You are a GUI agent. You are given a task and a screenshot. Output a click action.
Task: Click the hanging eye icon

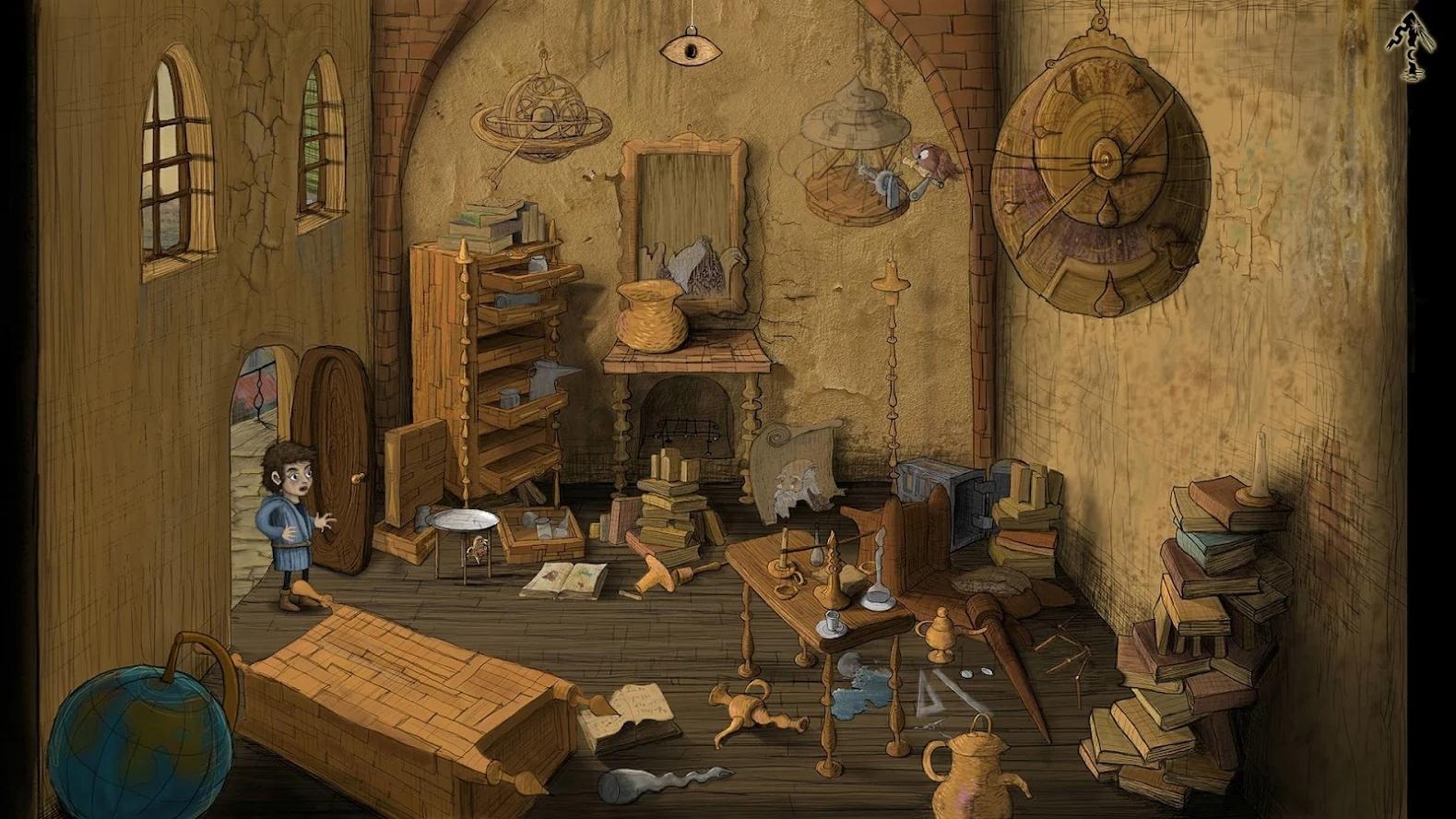tap(691, 48)
